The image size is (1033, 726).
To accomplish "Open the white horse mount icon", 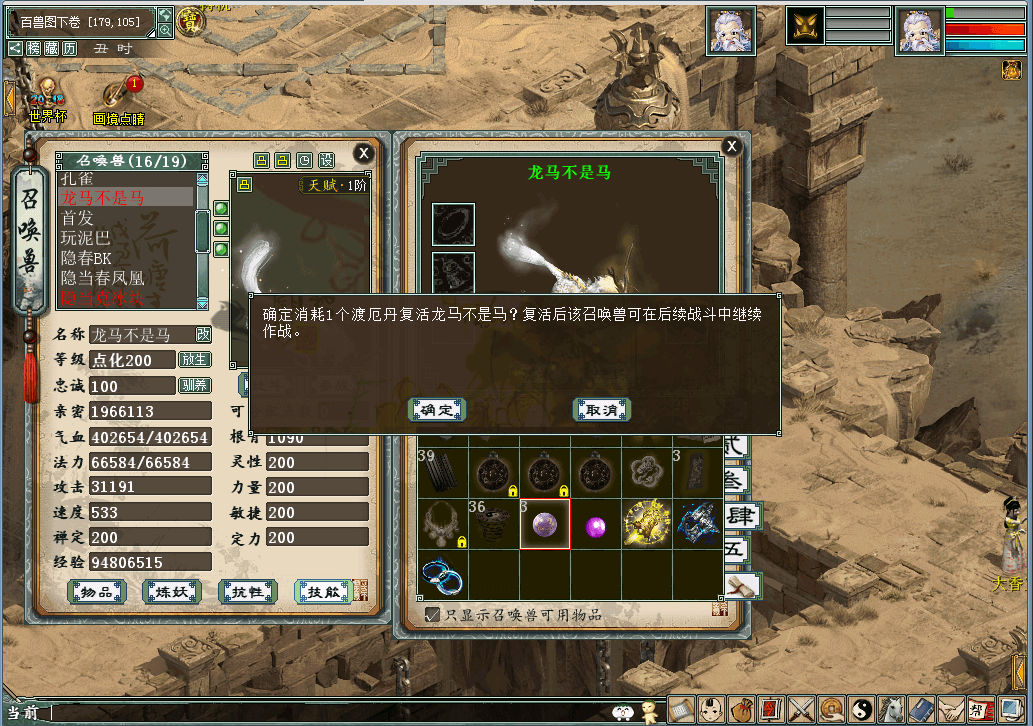I will [891, 710].
